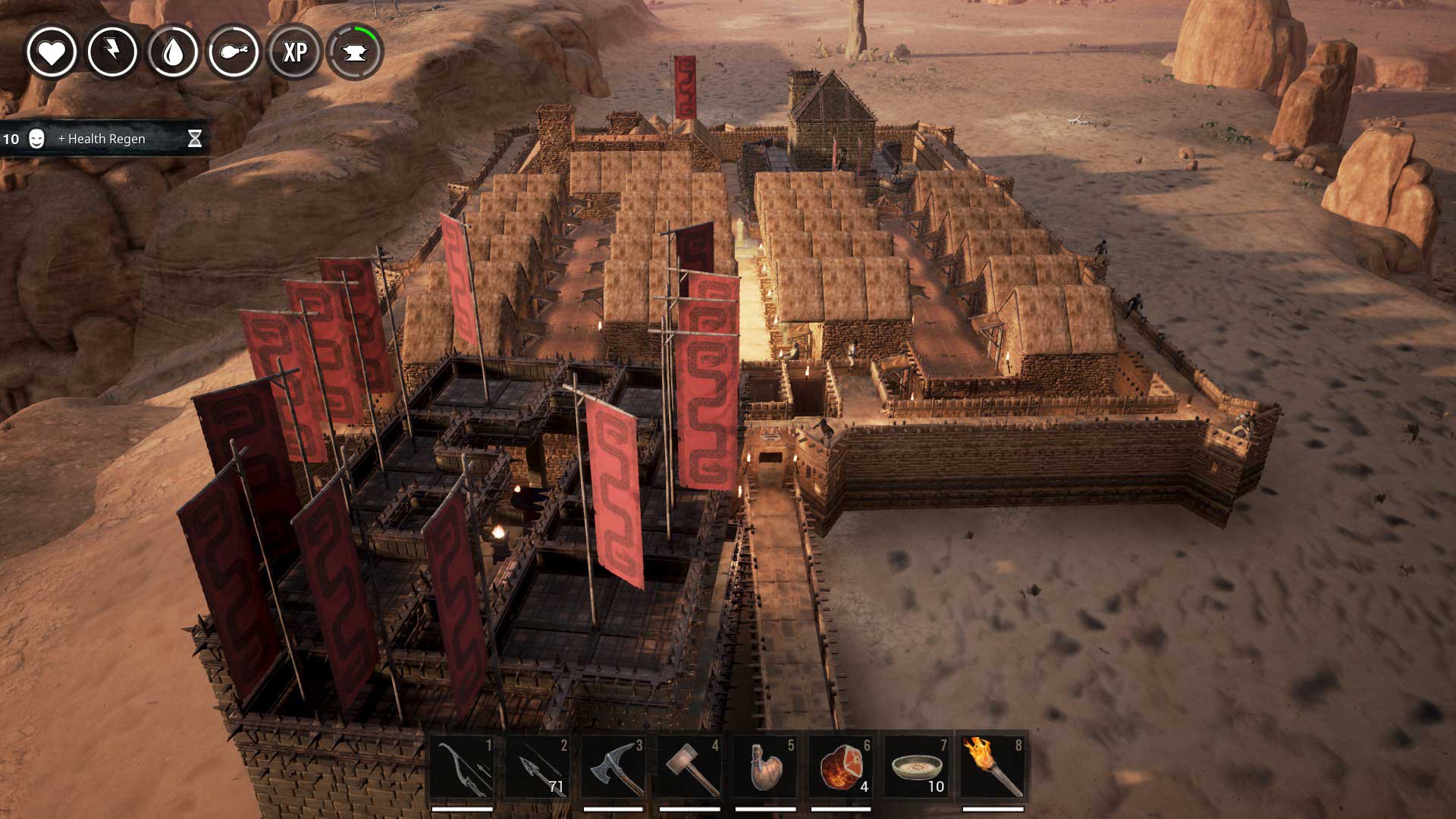This screenshot has height=819, width=1456.
Task: Click the grilled steak stack of 4
Action: (841, 767)
